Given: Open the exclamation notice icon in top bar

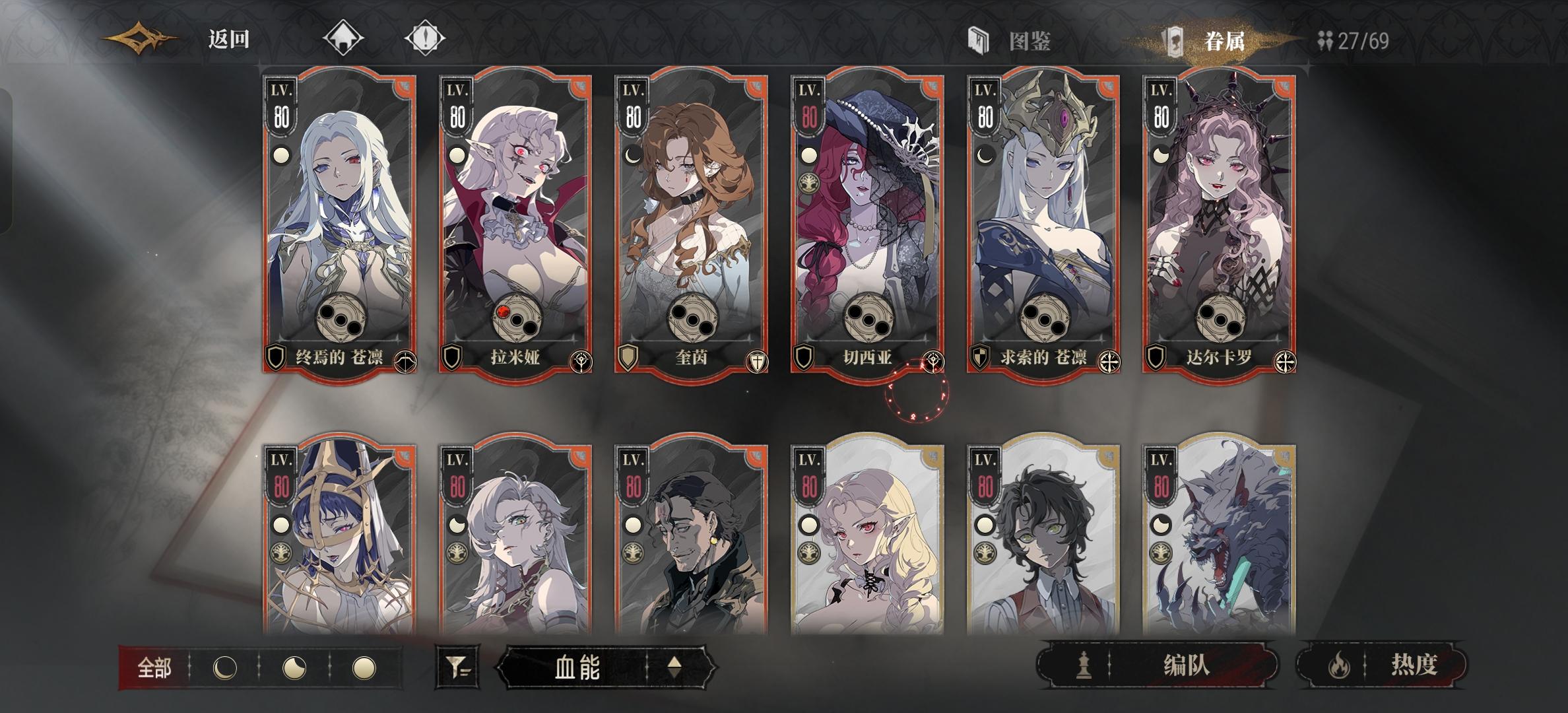Looking at the screenshot, I should click(426, 38).
